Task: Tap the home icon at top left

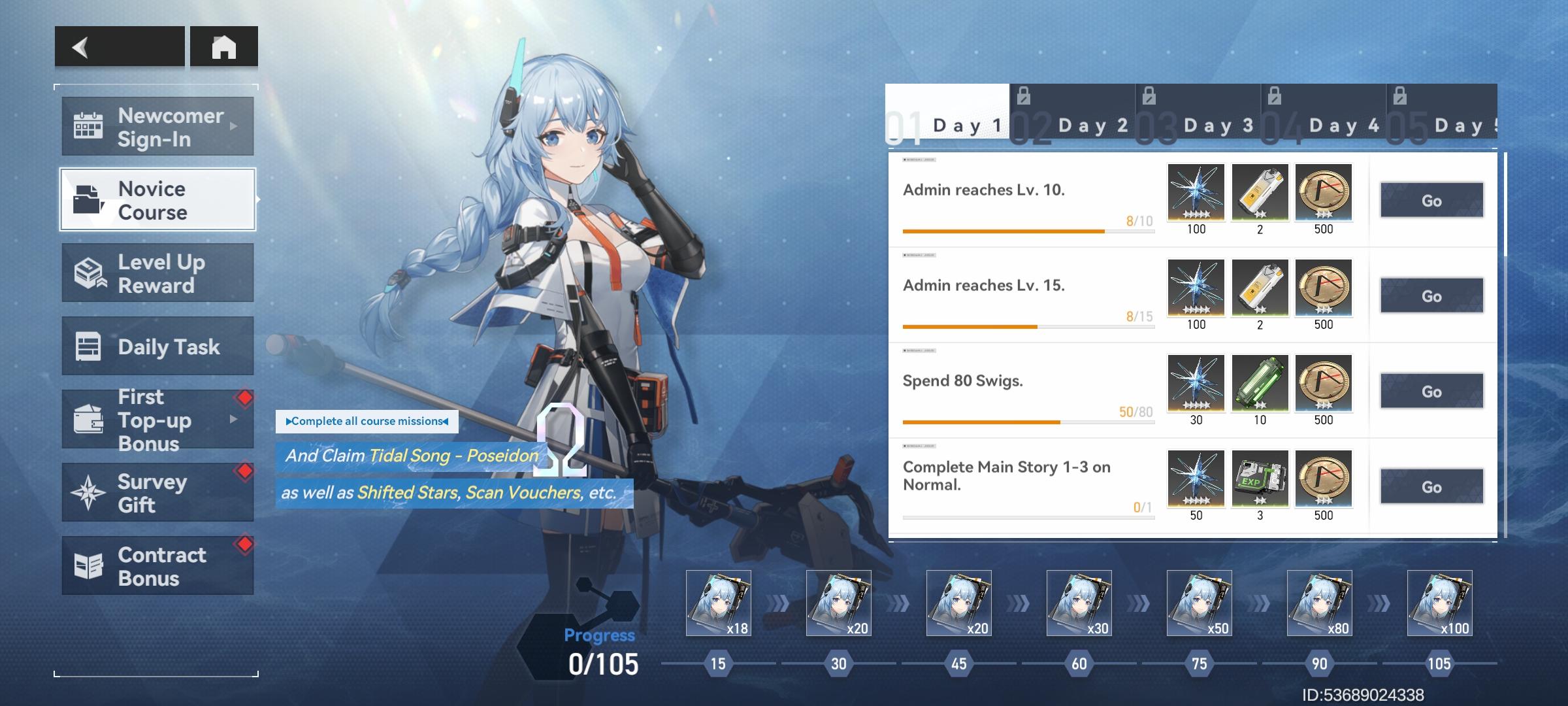Action: click(225, 46)
